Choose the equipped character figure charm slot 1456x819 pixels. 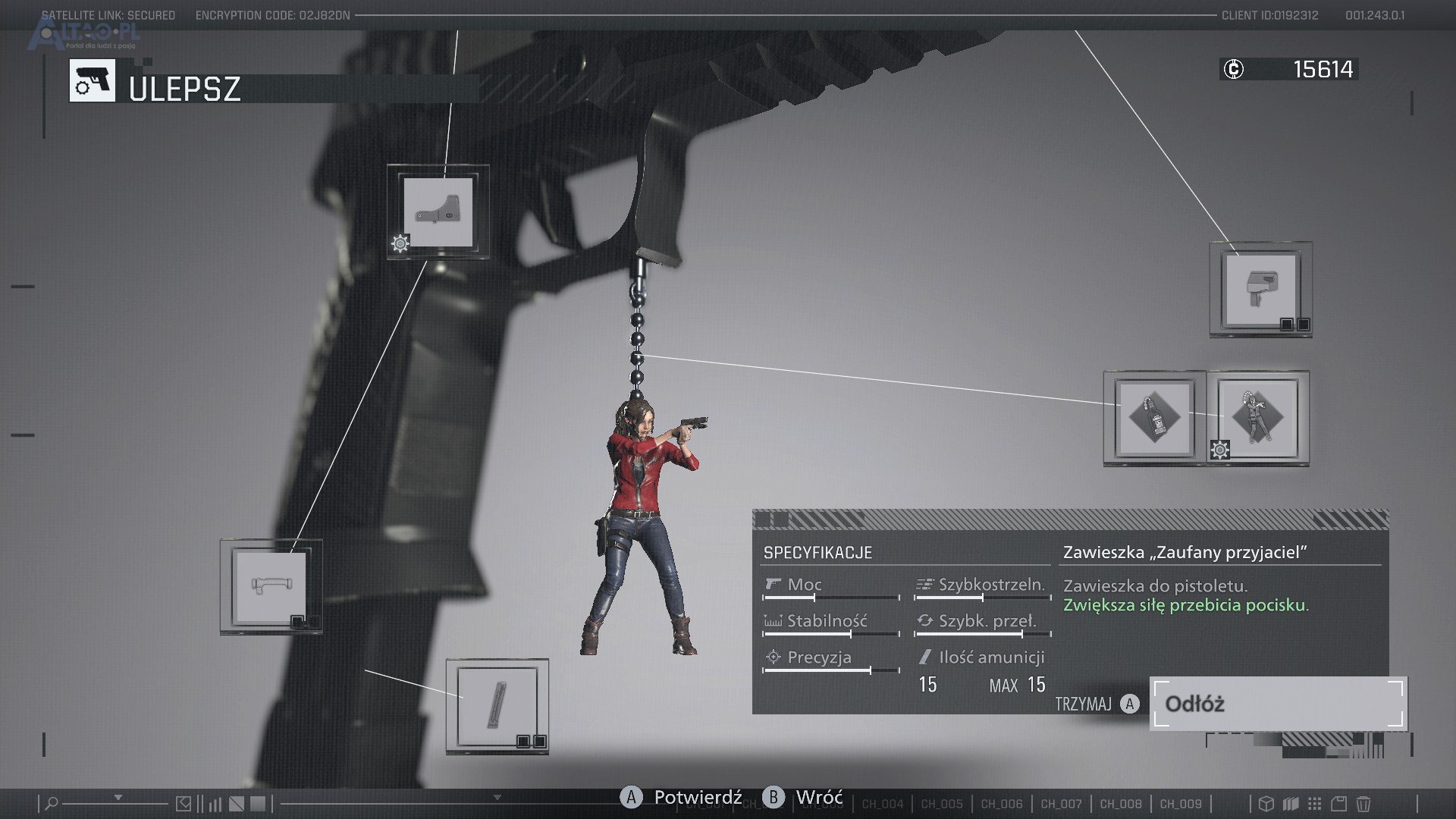1257,418
